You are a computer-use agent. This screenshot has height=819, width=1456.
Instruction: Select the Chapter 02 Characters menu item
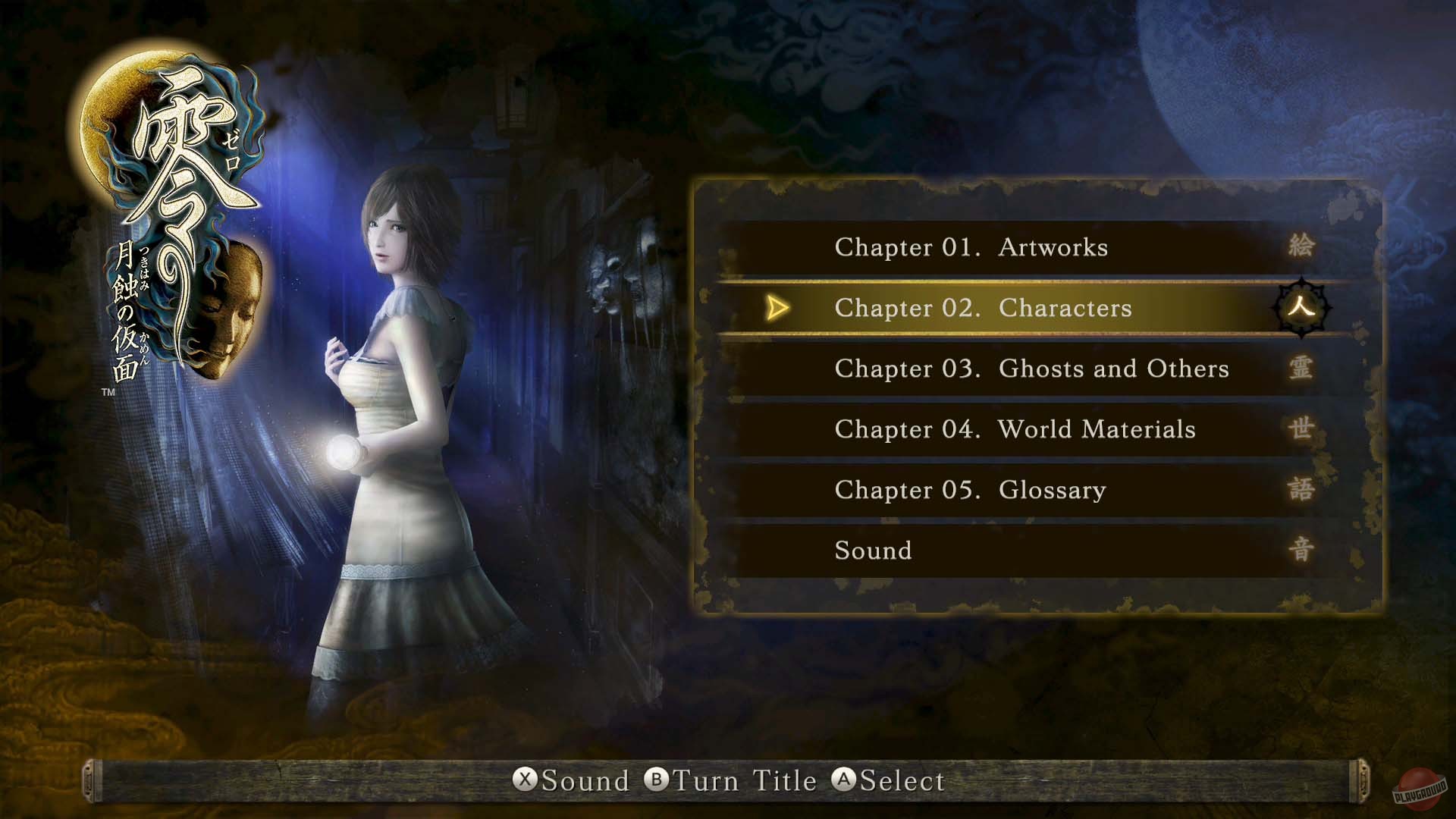983,309
